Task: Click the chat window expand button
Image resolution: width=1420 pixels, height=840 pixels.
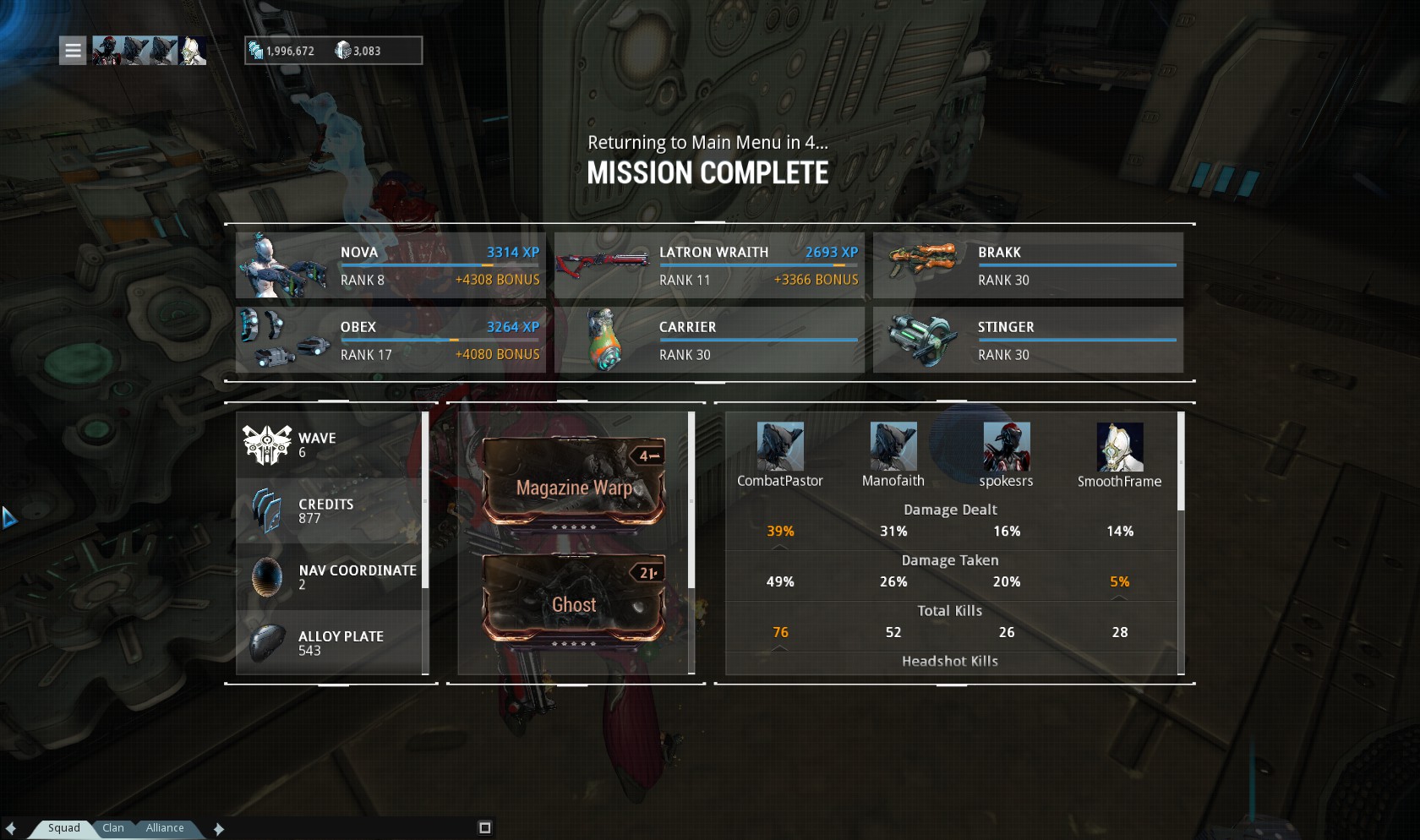Action: [484, 827]
